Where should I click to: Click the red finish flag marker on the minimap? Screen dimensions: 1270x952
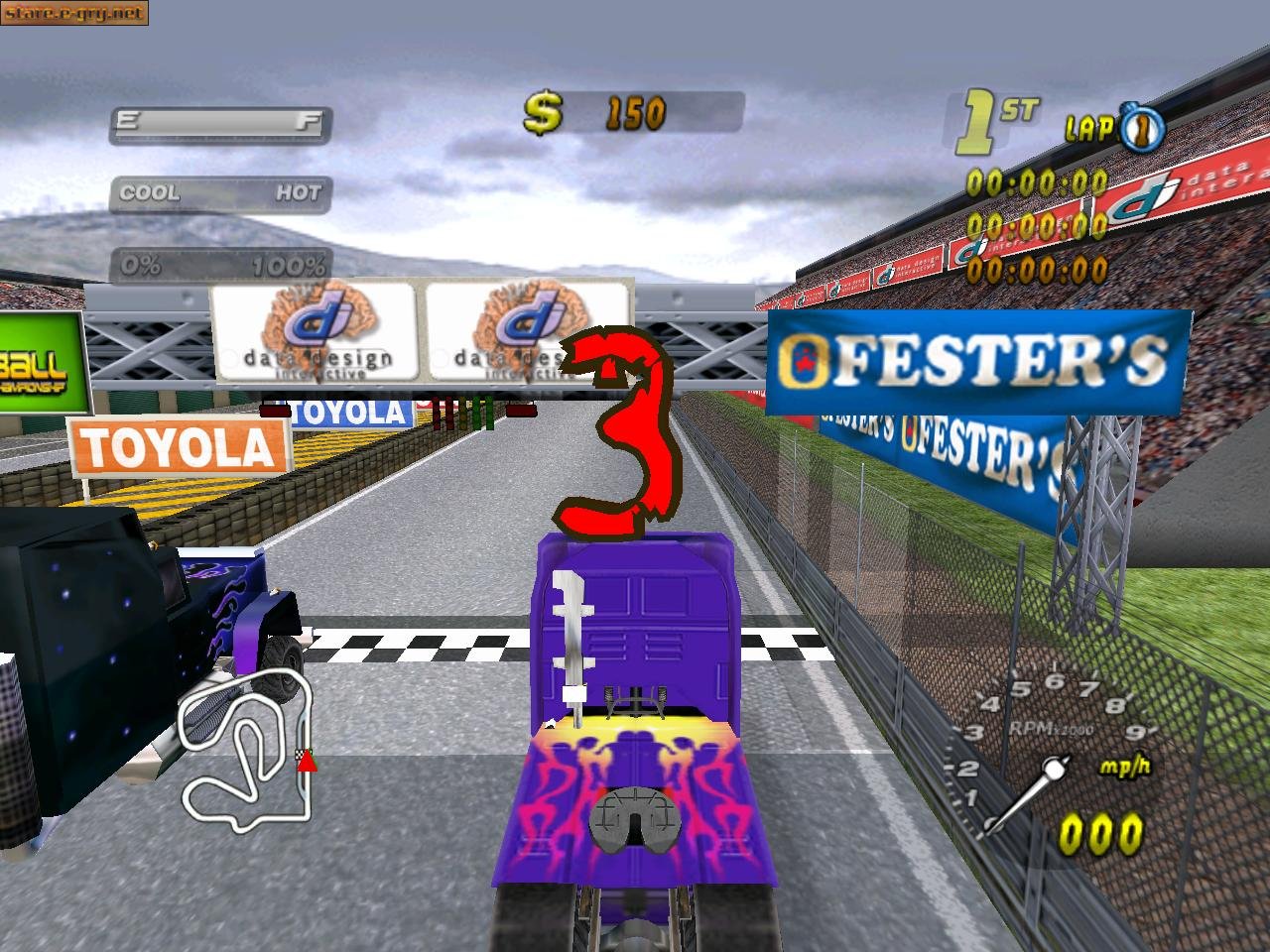point(305,762)
